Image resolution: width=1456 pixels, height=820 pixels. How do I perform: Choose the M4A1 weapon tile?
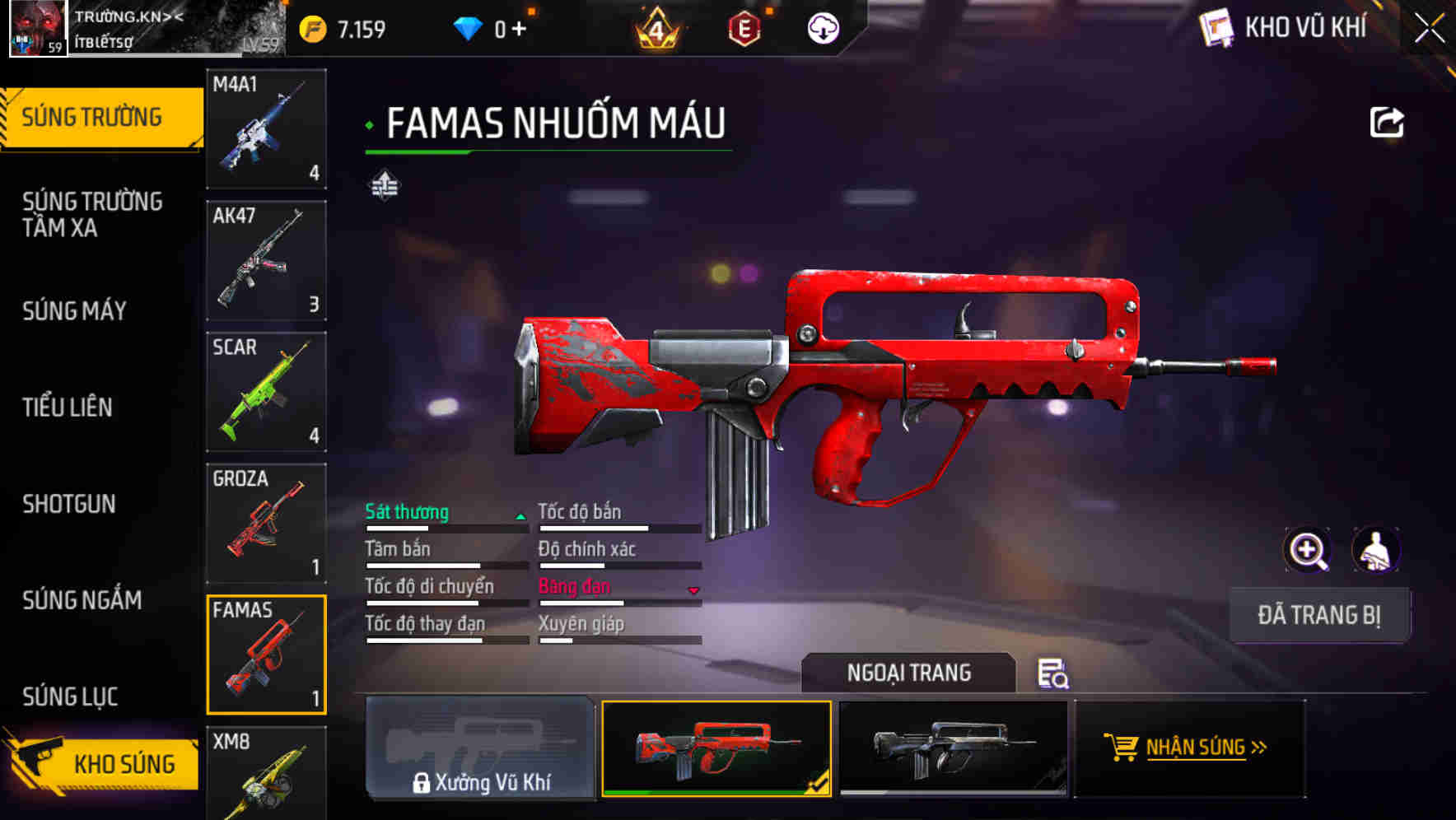(266, 128)
